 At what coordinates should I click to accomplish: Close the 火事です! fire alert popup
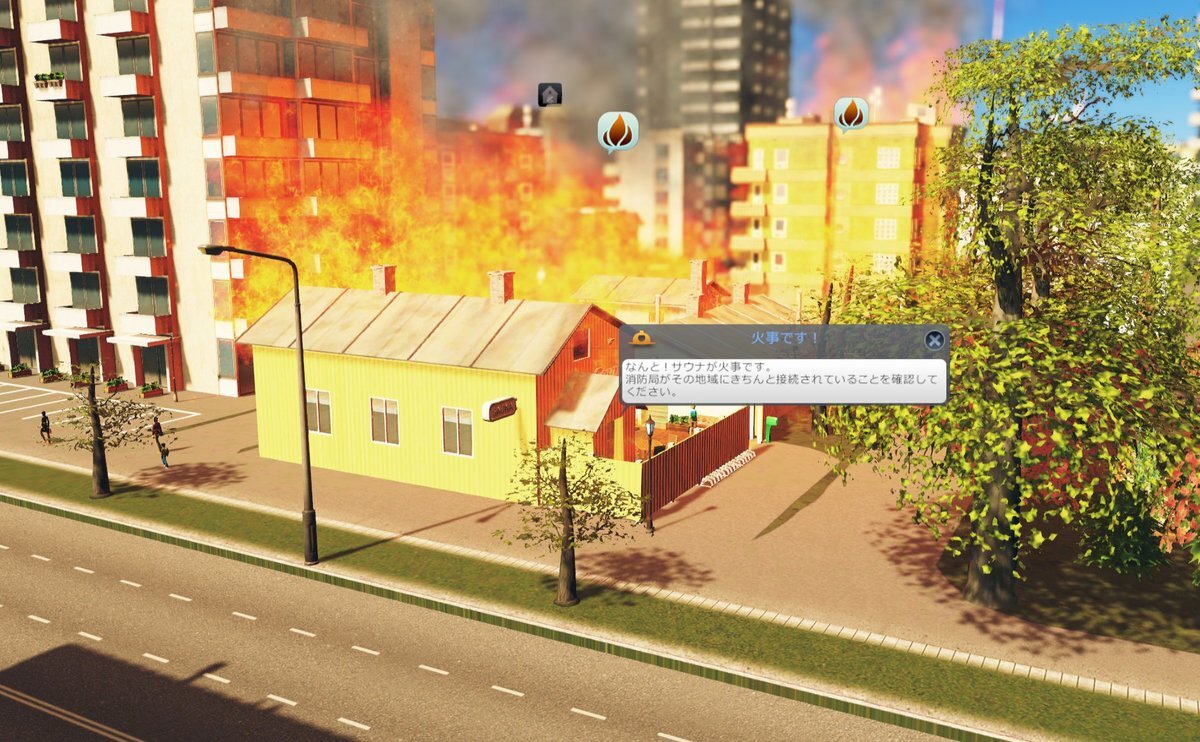[934, 340]
